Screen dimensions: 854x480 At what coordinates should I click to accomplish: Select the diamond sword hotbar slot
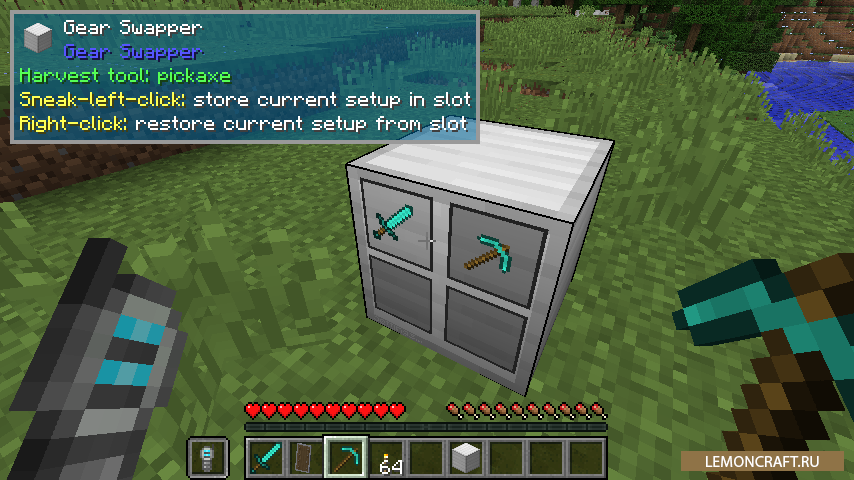(x=266, y=457)
